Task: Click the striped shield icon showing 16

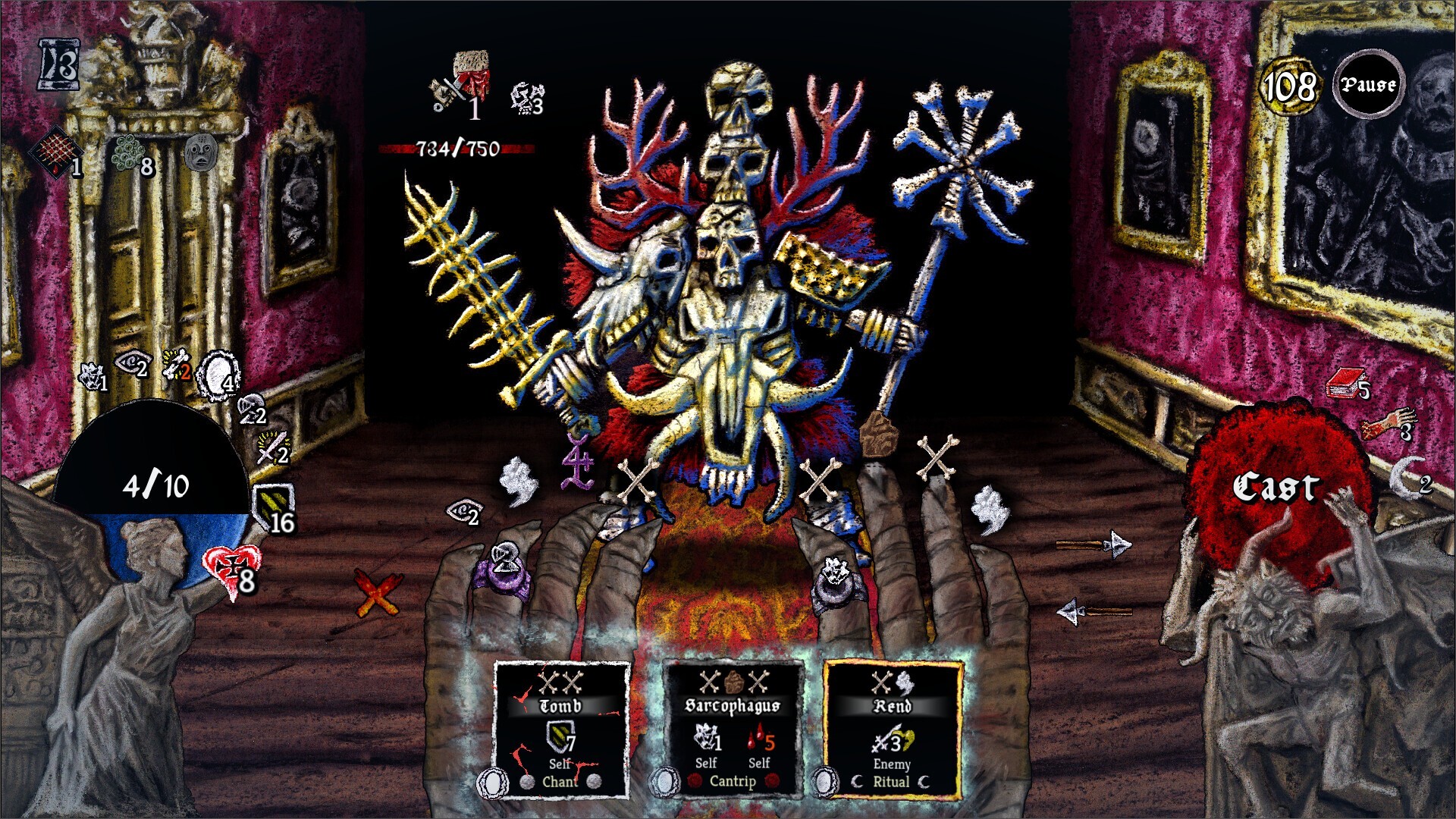Action: 274,500
